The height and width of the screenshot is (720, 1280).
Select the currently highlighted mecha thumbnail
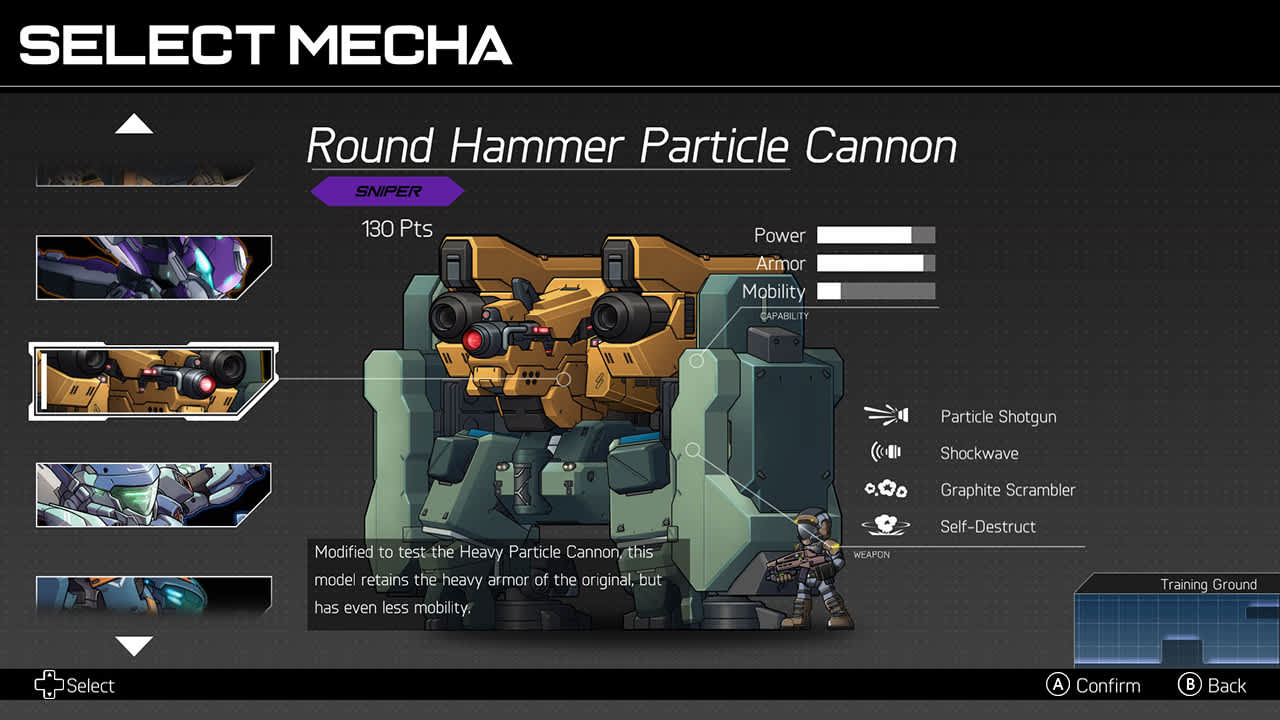coord(152,379)
